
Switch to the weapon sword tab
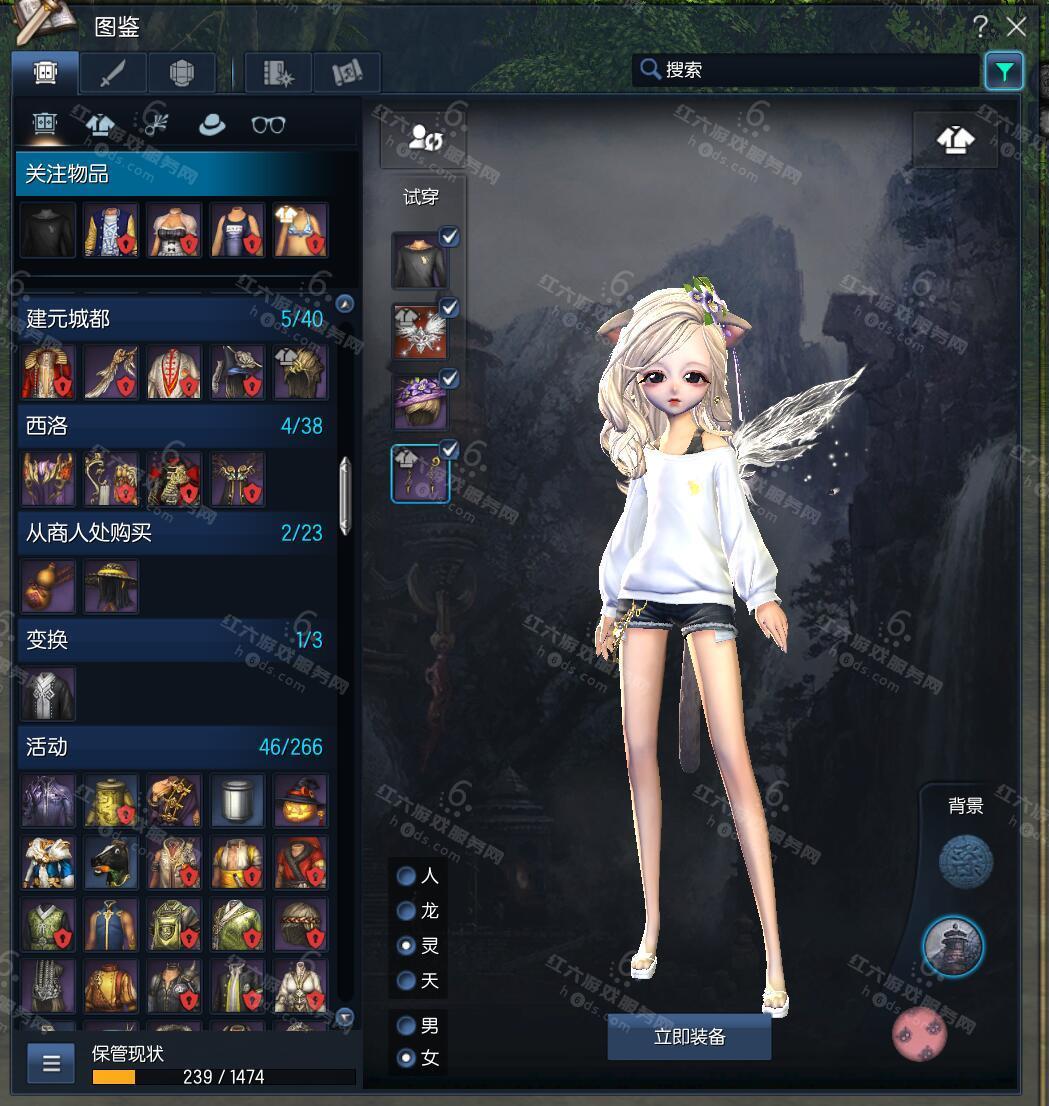point(113,73)
